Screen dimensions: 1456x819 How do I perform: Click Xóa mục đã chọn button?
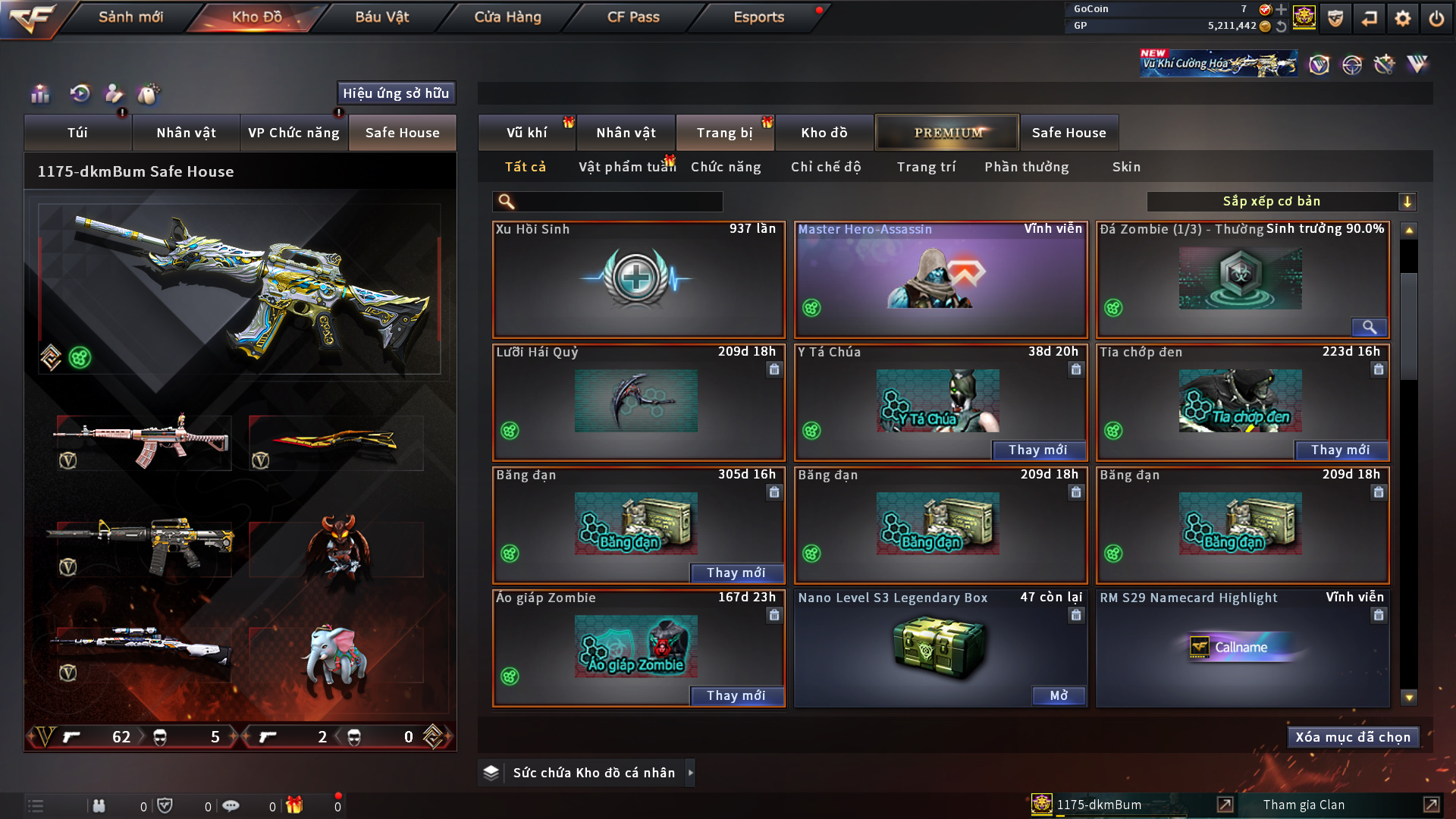(x=1353, y=737)
